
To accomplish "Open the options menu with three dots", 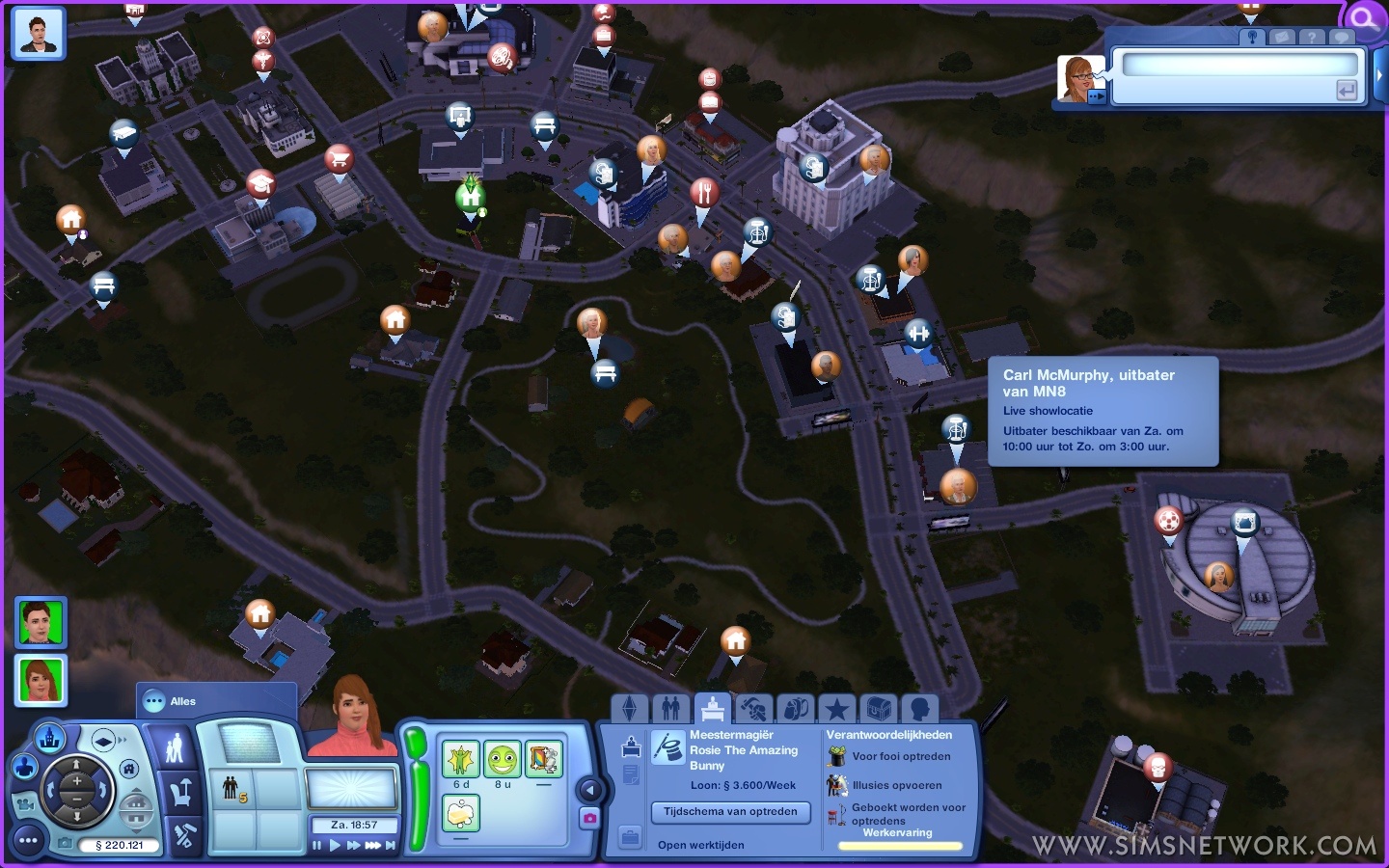I will pos(29,840).
